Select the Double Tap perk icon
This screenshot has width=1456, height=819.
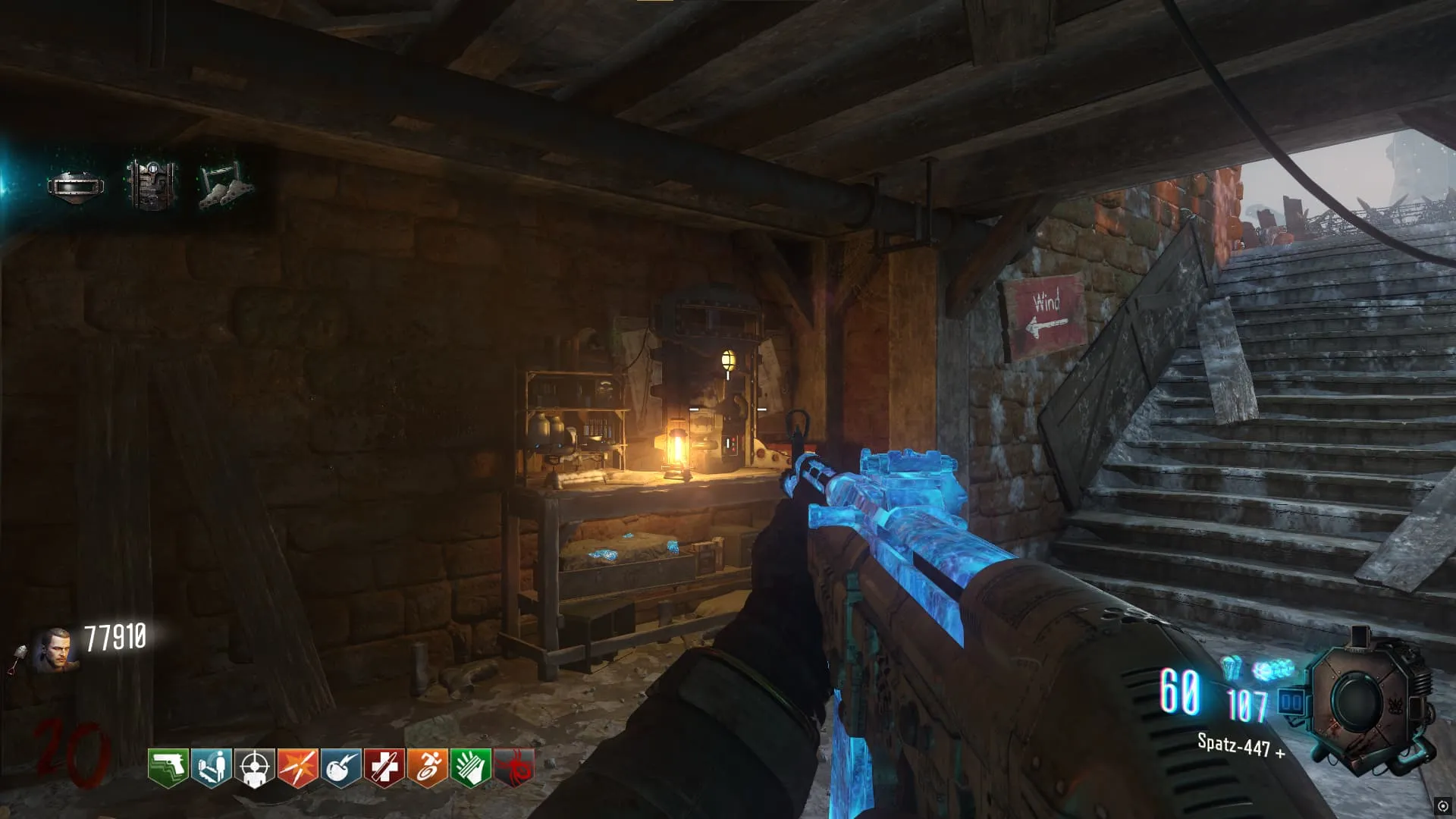click(x=298, y=767)
